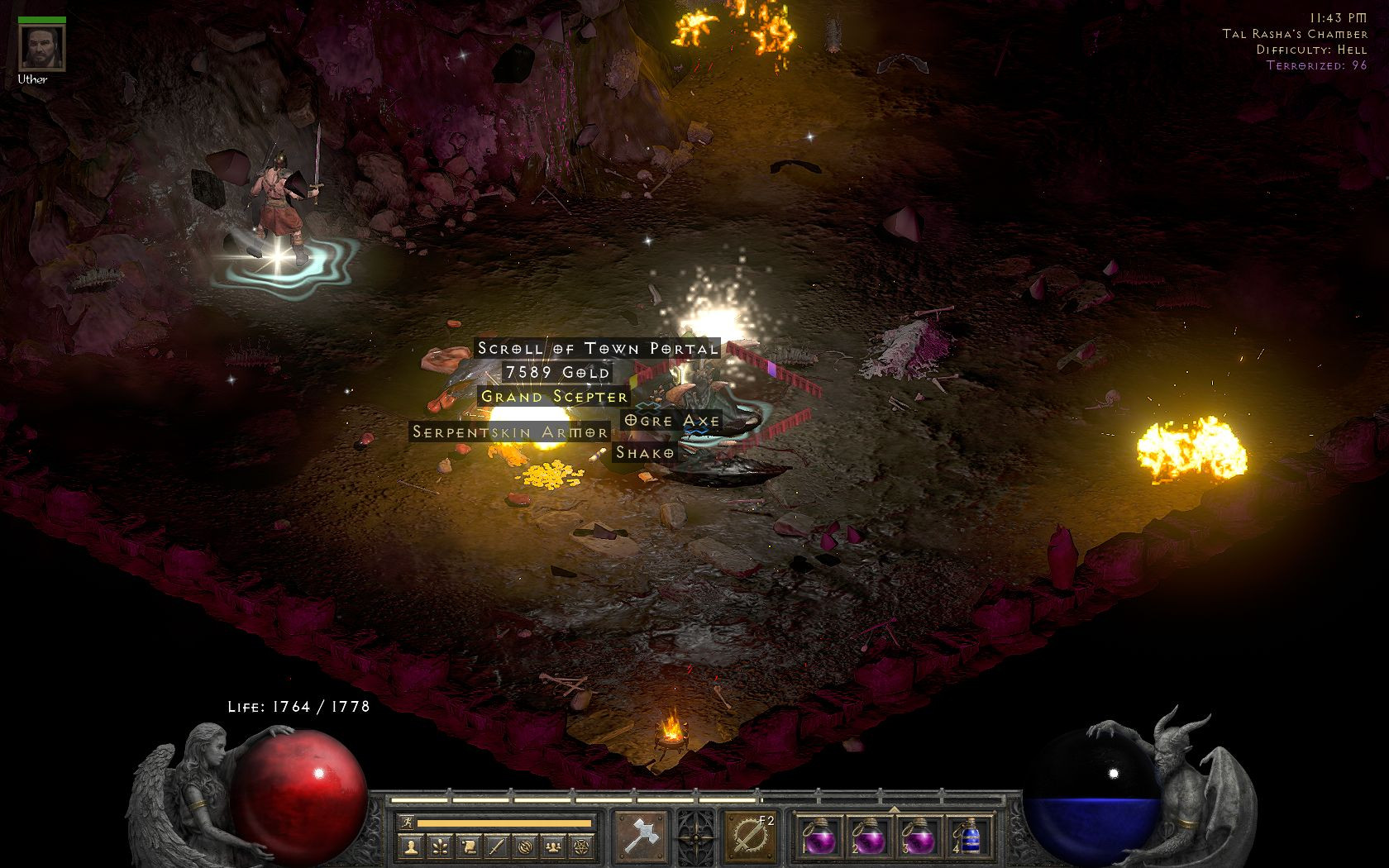Click the sword icon in the mini panel
Screen dimensions: 1389x868
pyautogui.click(x=496, y=846)
